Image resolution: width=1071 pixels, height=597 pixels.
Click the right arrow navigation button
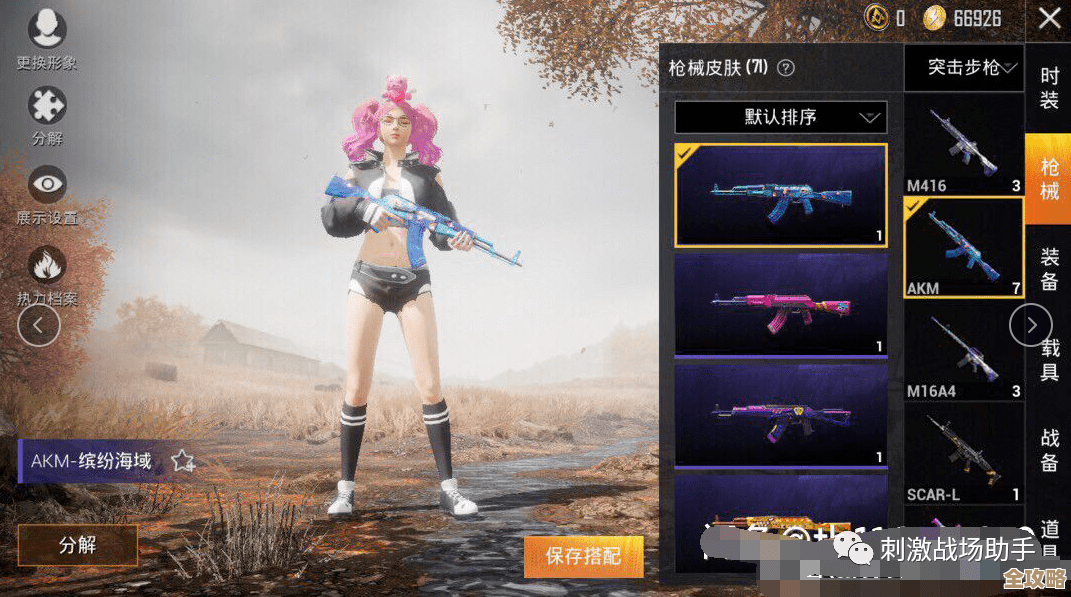point(1031,324)
